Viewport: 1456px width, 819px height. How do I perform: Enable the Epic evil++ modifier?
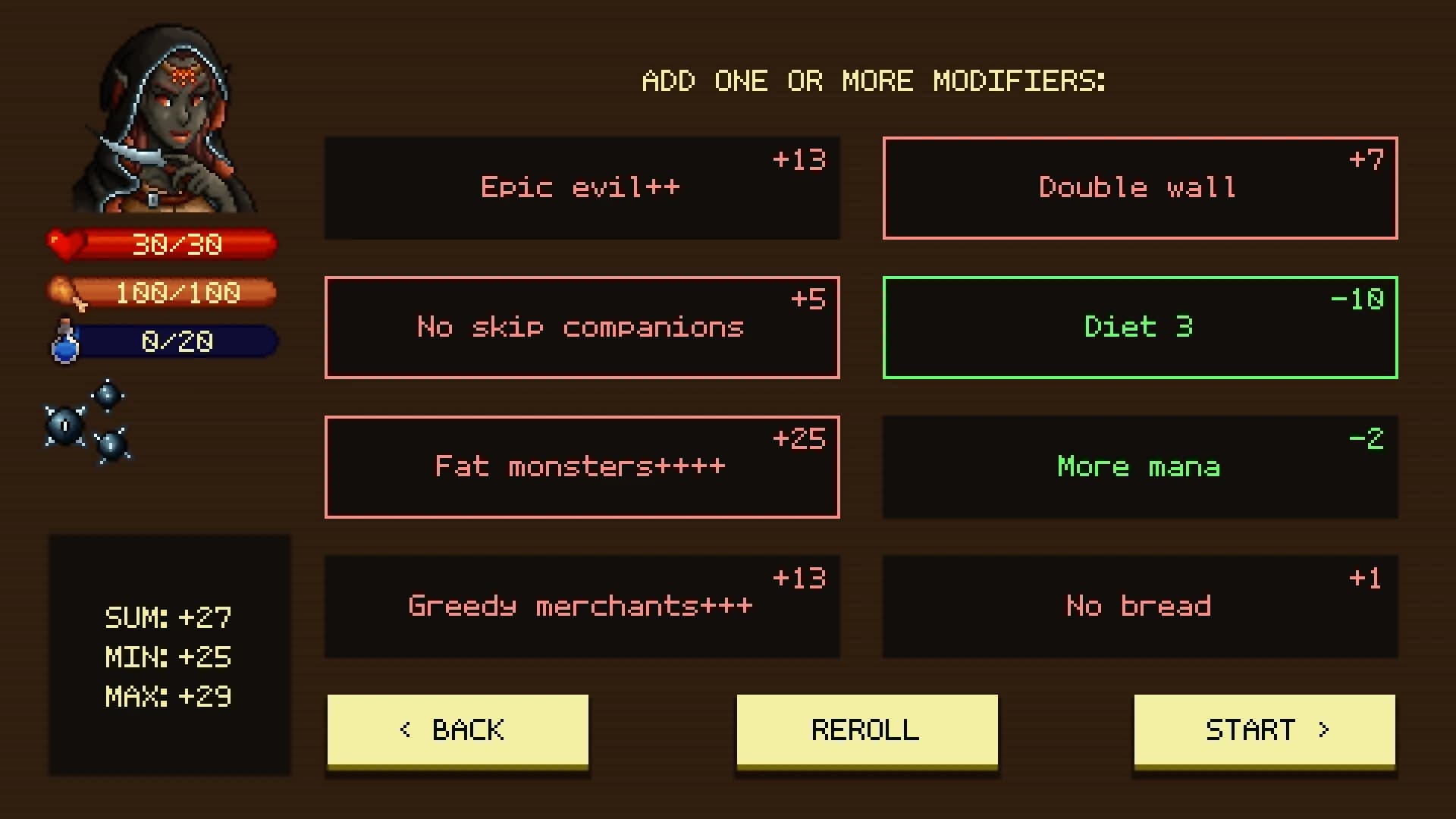click(x=582, y=187)
